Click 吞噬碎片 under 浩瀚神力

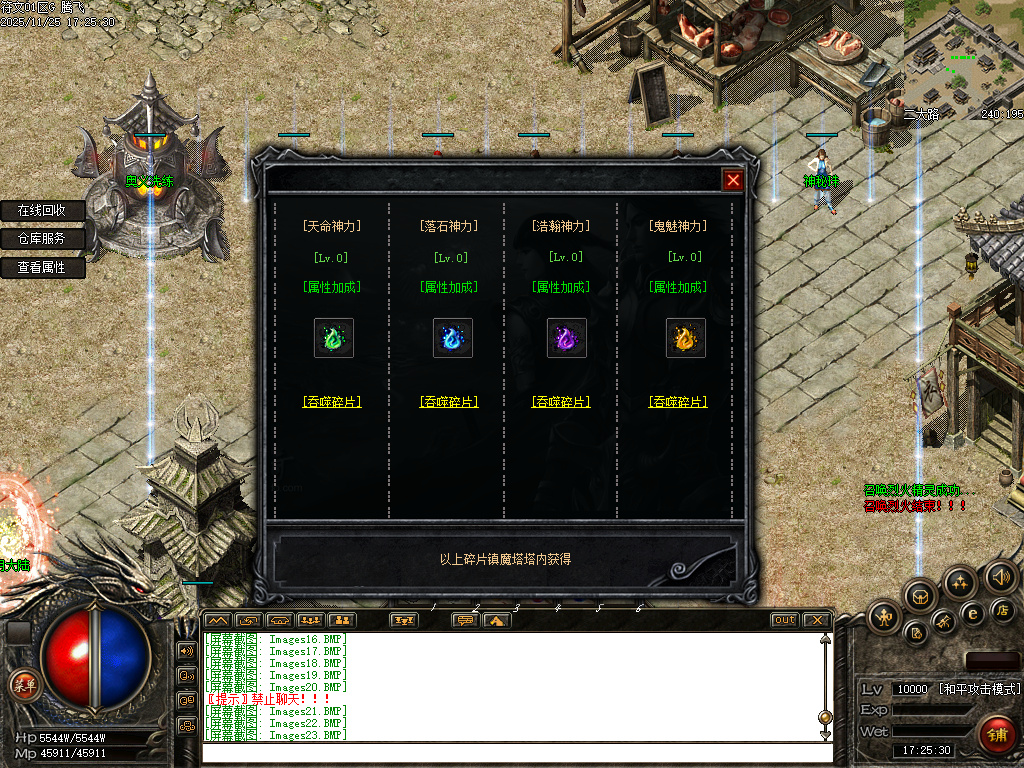point(561,402)
